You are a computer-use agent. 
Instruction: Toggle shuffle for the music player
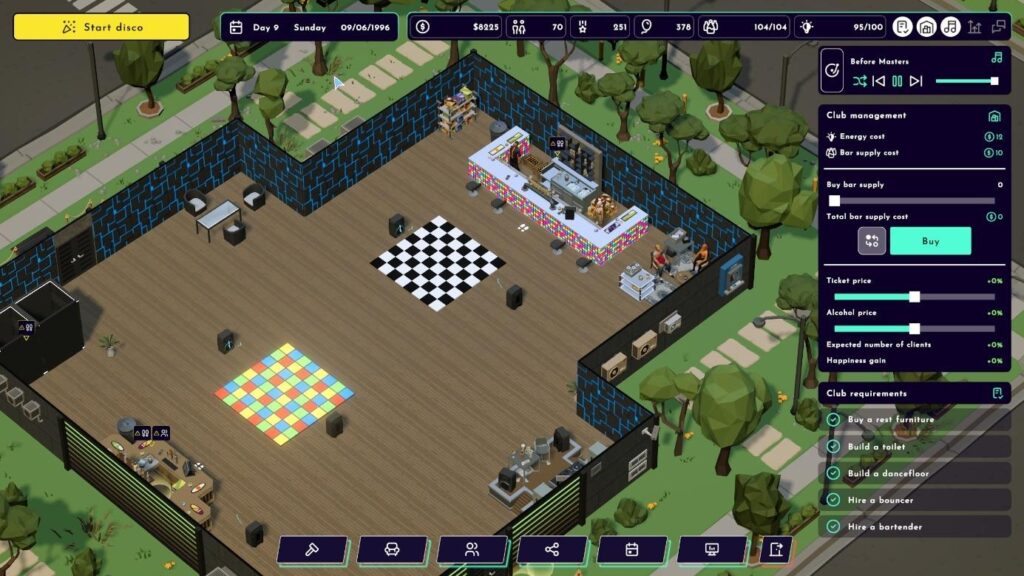859,81
